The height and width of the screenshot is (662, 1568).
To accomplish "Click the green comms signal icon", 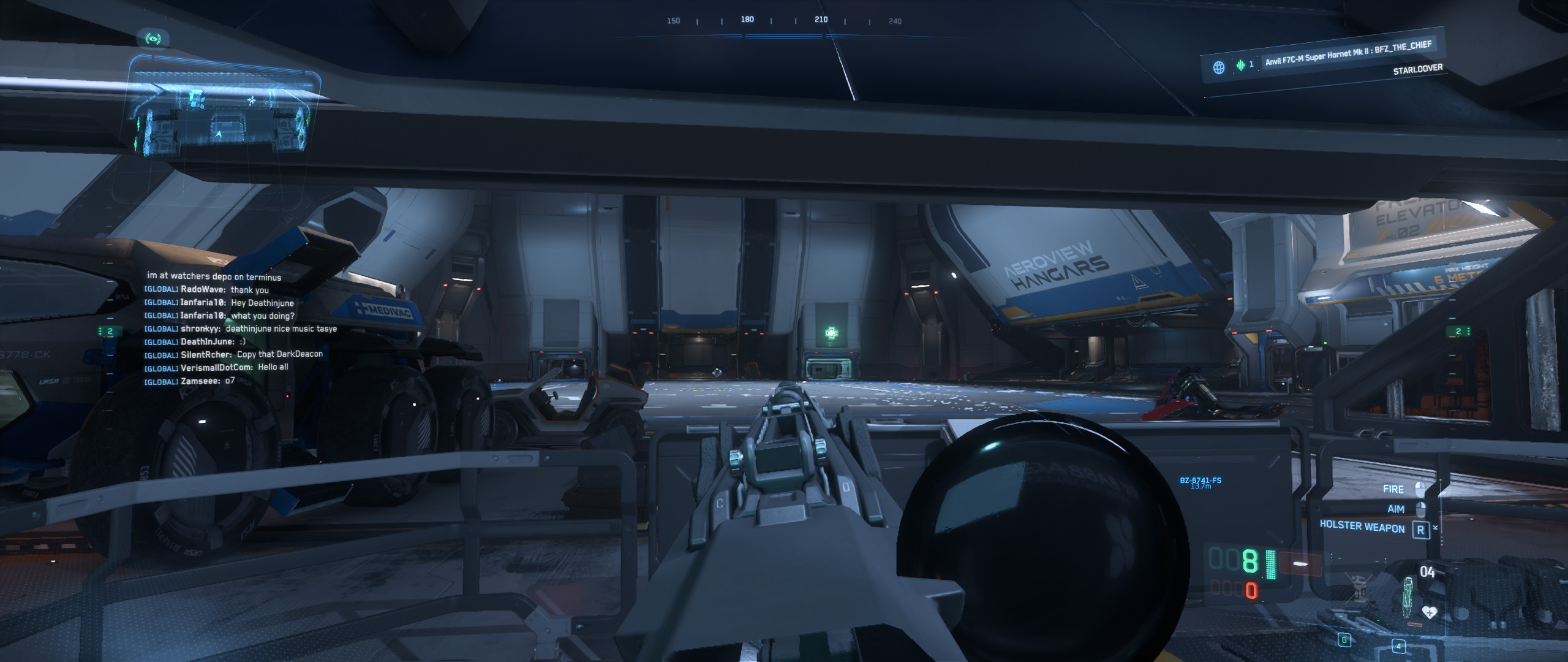I will [x=153, y=39].
